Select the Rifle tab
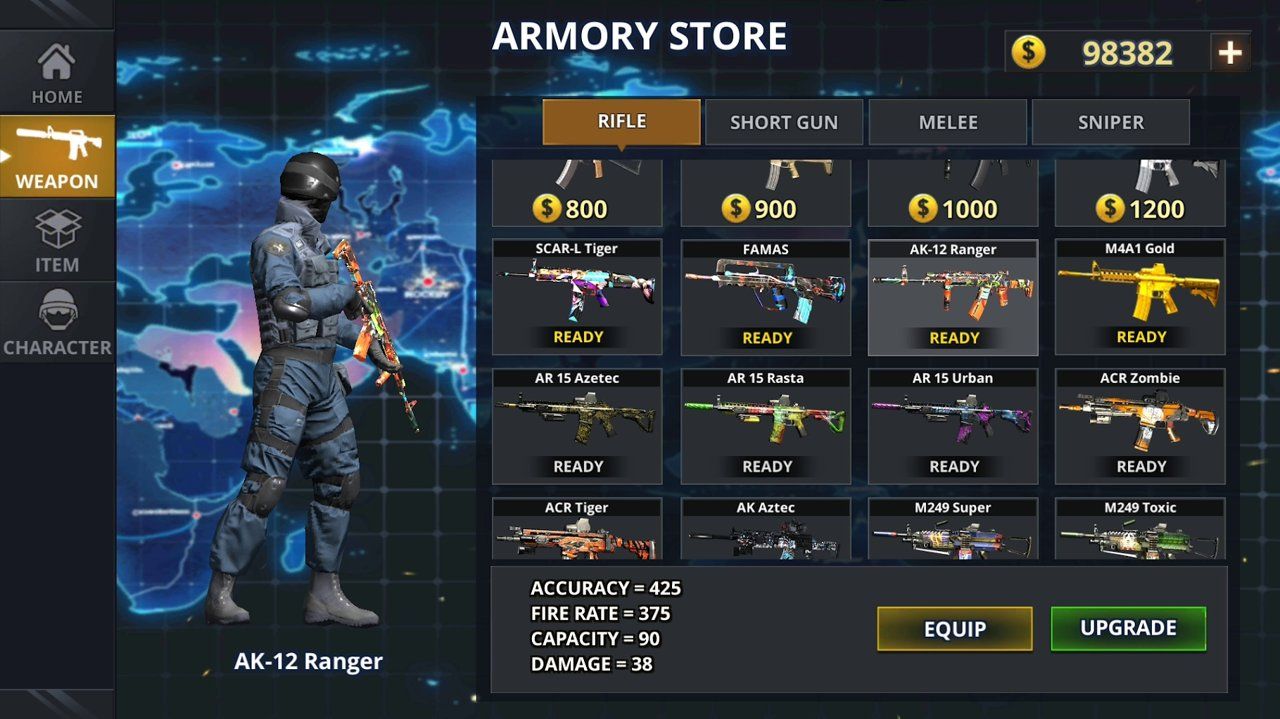1280x719 pixels. [621, 122]
